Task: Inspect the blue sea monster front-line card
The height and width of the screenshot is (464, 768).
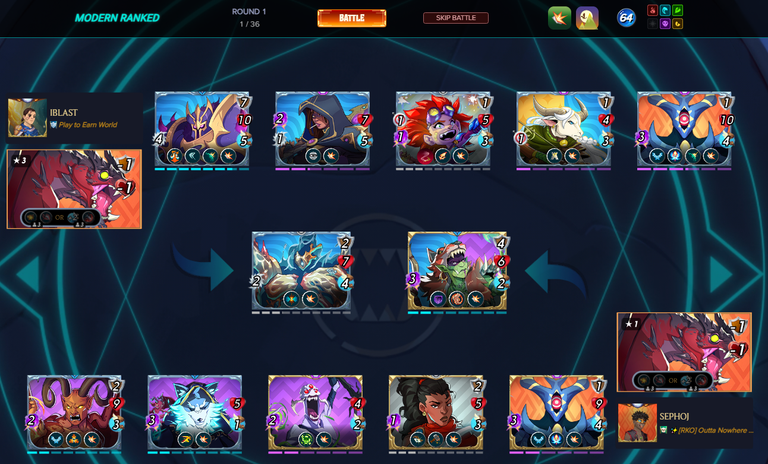Action: tap(301, 271)
